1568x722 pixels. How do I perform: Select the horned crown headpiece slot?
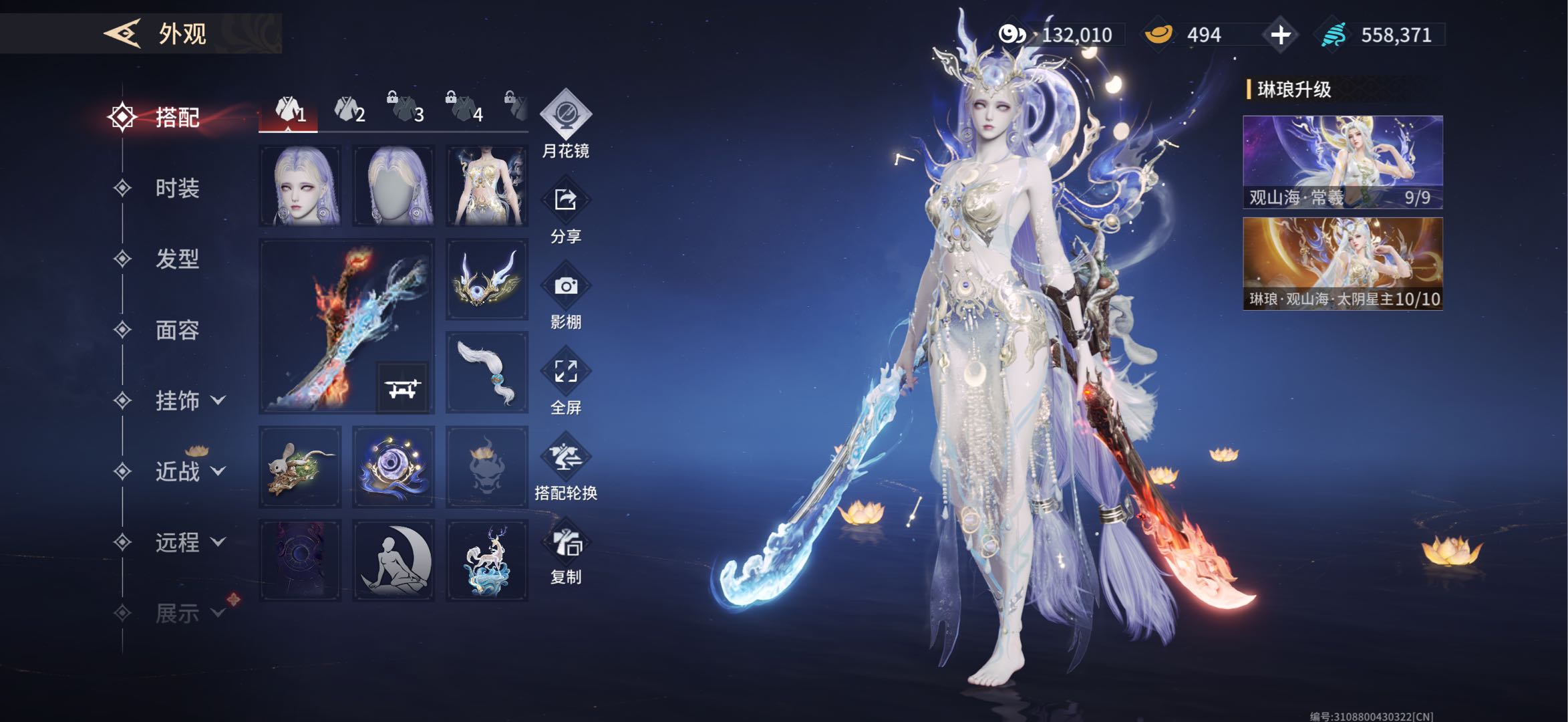point(486,279)
